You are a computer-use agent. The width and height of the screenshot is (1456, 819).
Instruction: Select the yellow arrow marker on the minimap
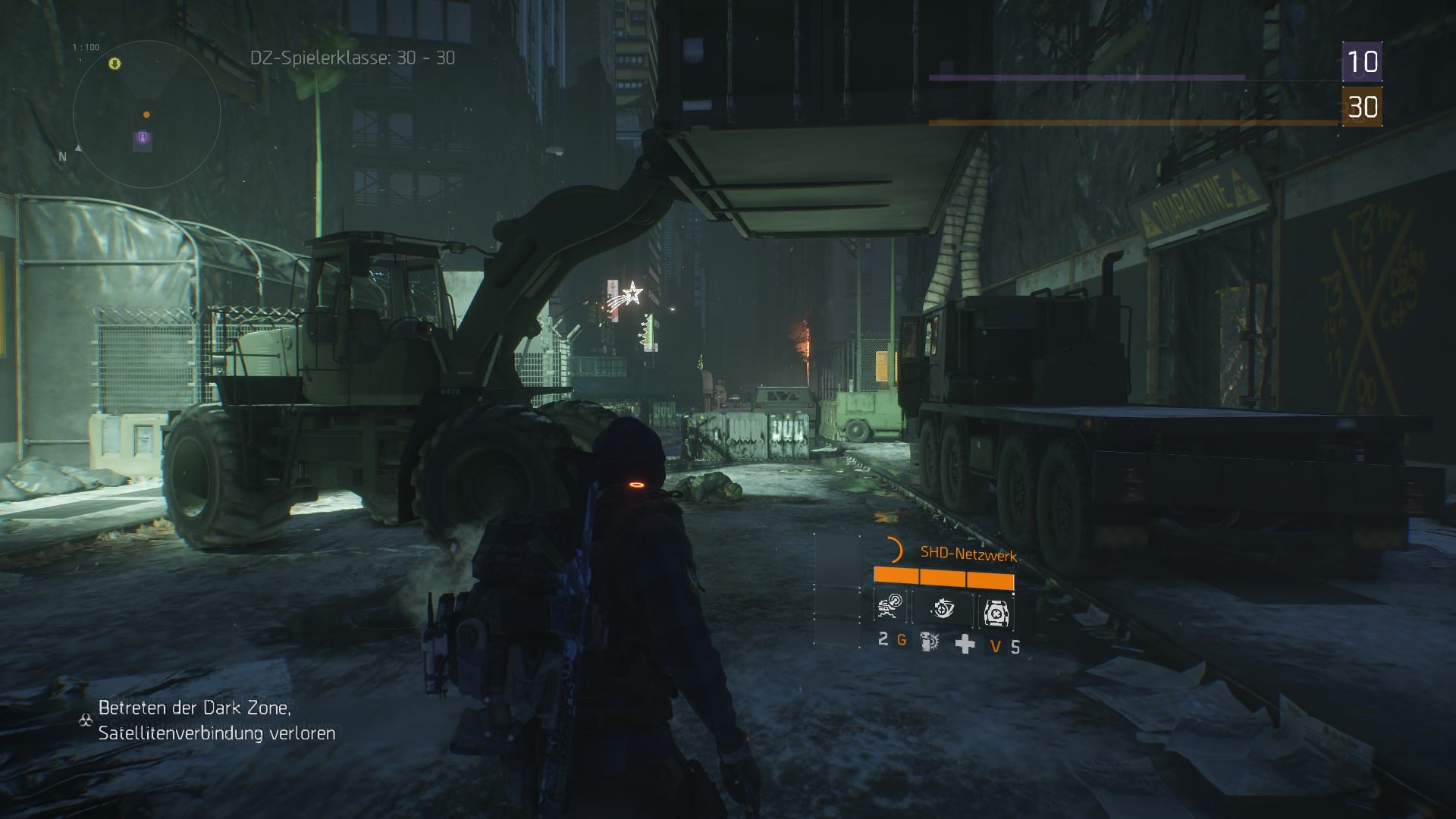(115, 64)
